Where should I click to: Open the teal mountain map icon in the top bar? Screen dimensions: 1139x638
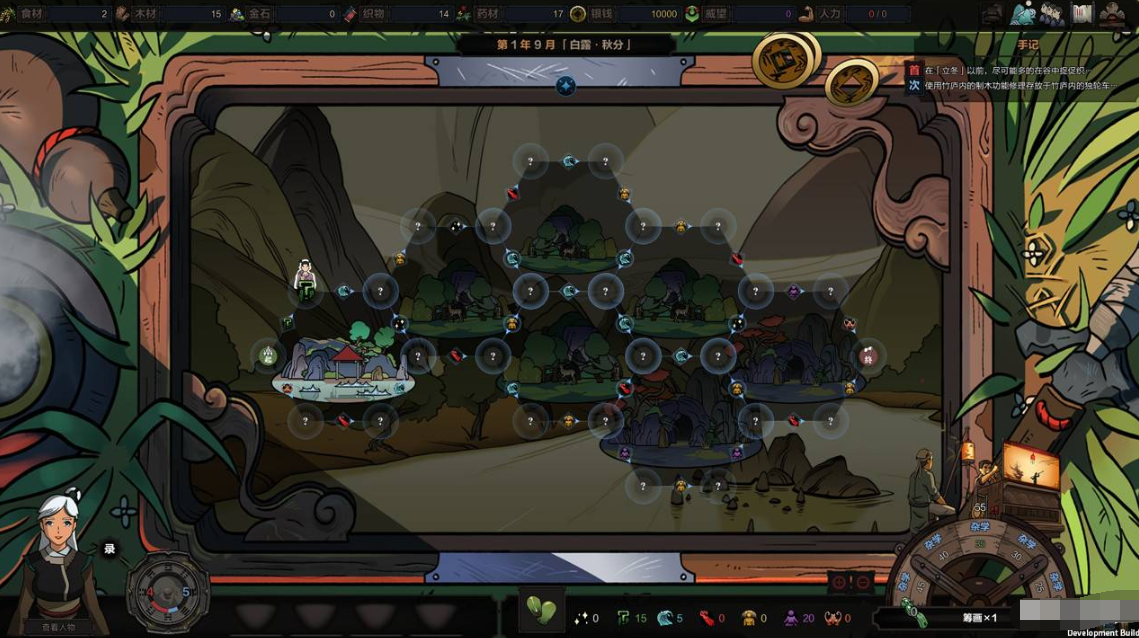coord(1021,14)
